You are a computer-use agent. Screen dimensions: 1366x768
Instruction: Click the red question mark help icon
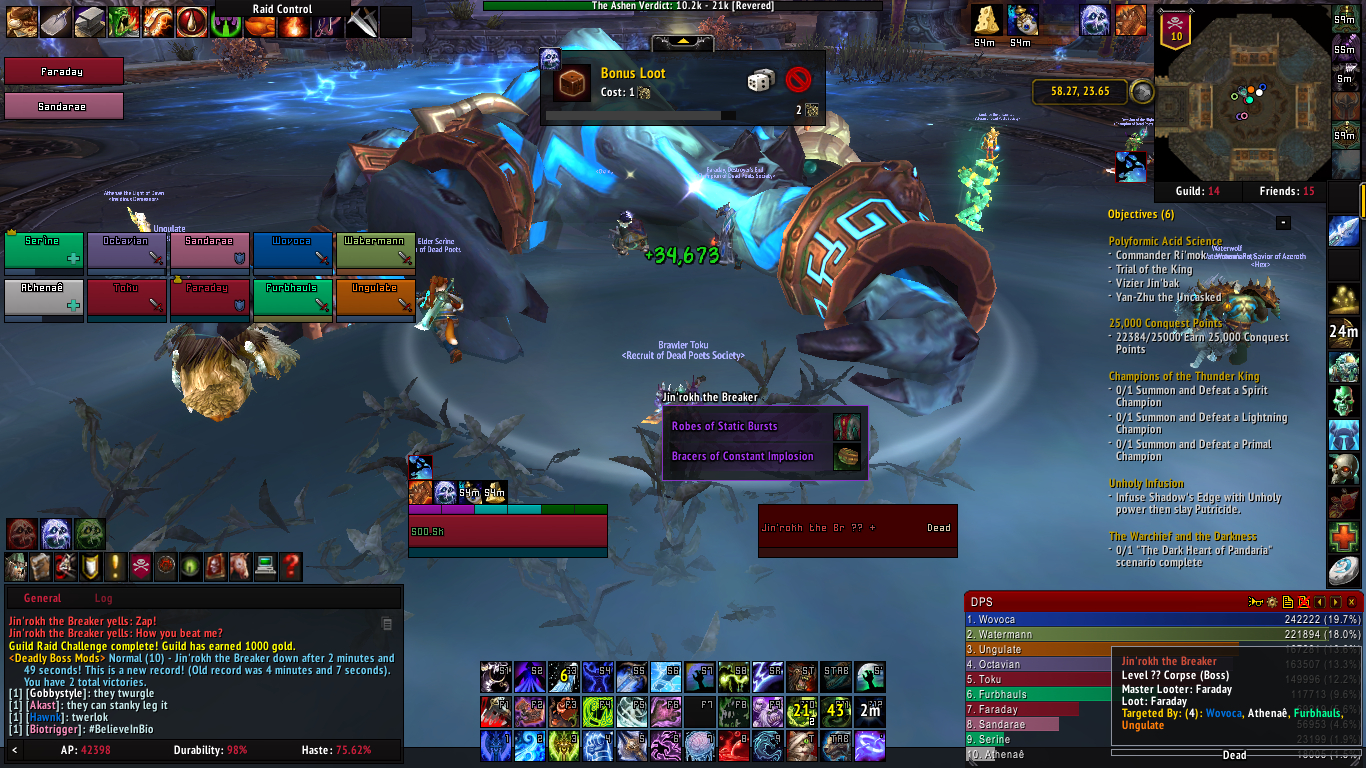(291, 566)
